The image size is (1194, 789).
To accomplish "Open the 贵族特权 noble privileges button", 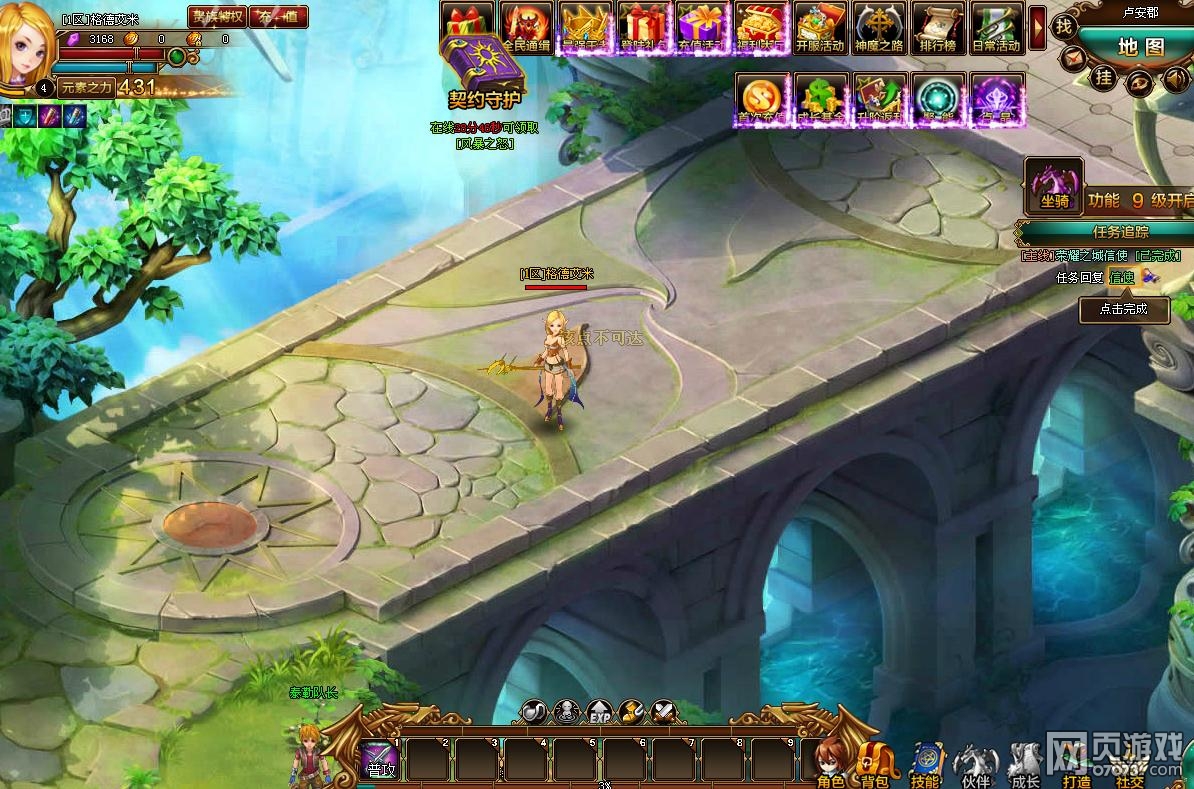I will [217, 16].
